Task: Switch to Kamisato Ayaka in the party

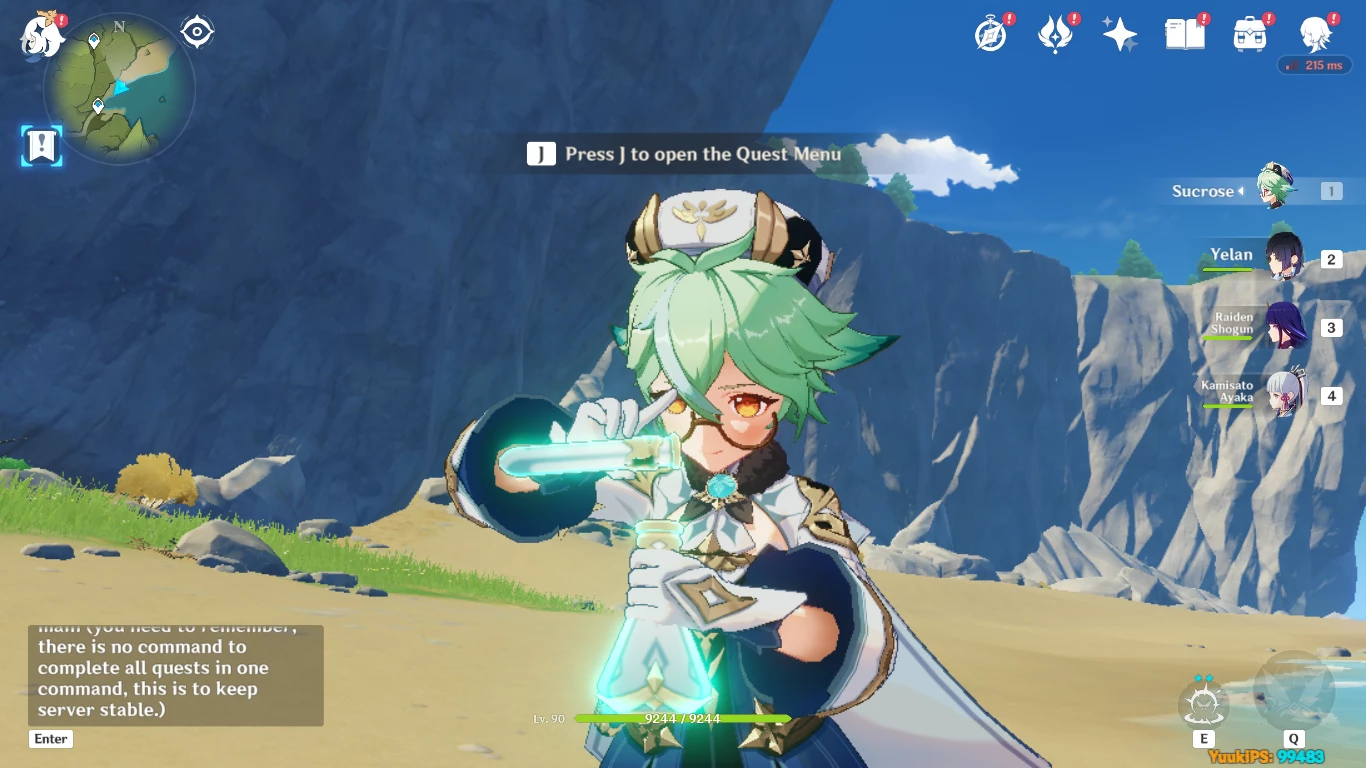Action: tap(1282, 395)
